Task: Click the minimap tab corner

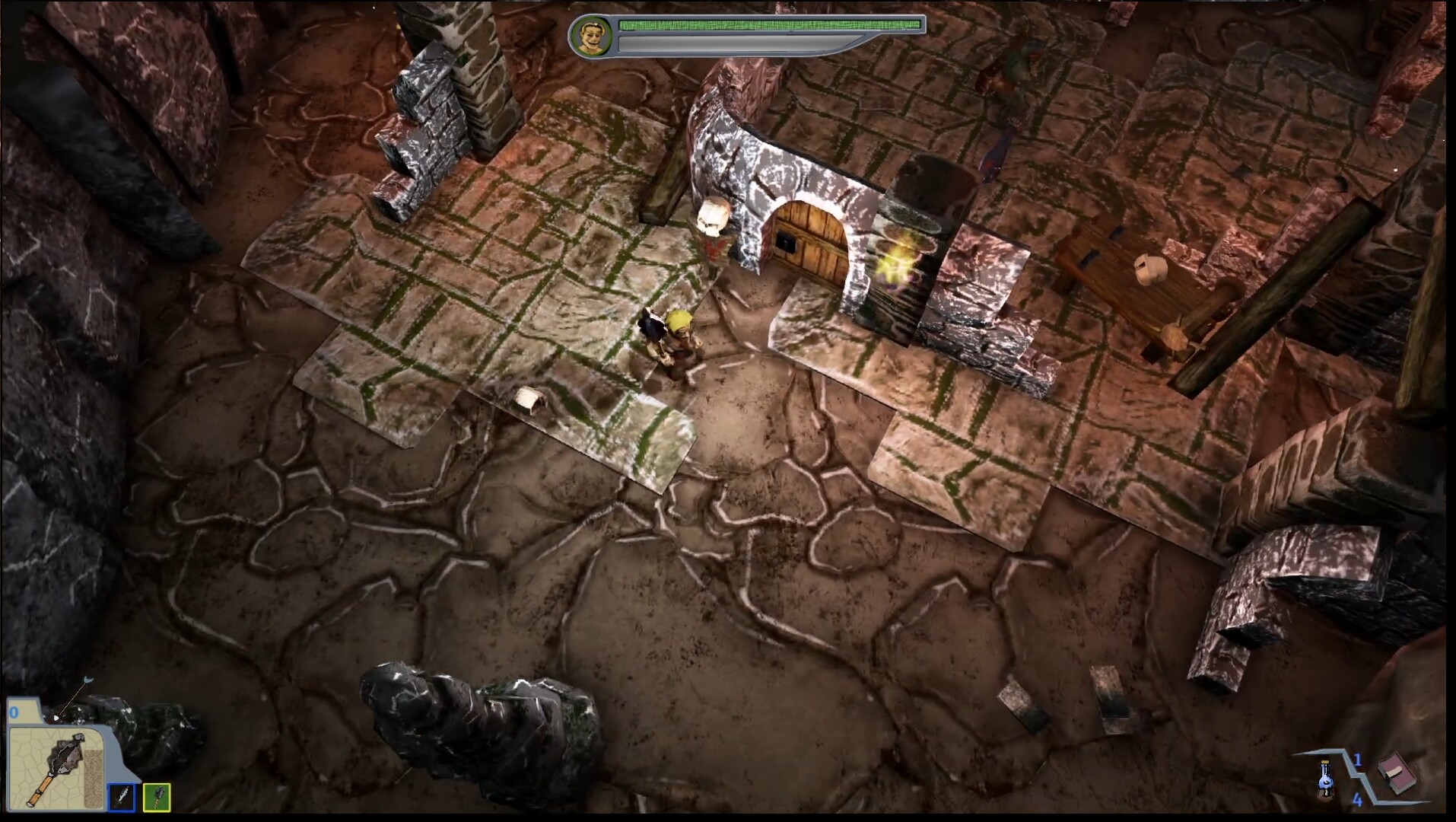Action: (x=23, y=712)
